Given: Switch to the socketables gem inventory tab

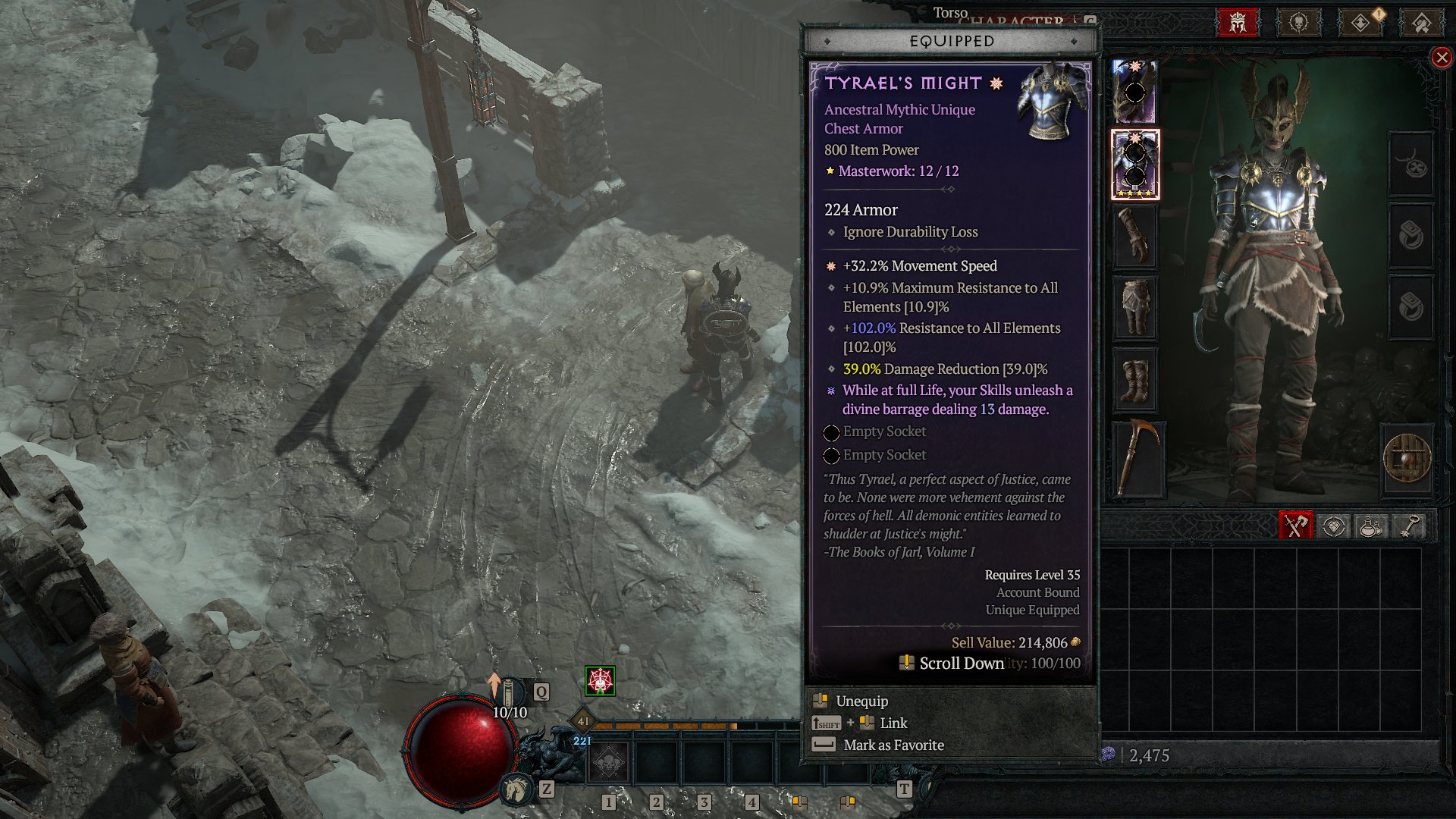Looking at the screenshot, I should tap(1333, 526).
